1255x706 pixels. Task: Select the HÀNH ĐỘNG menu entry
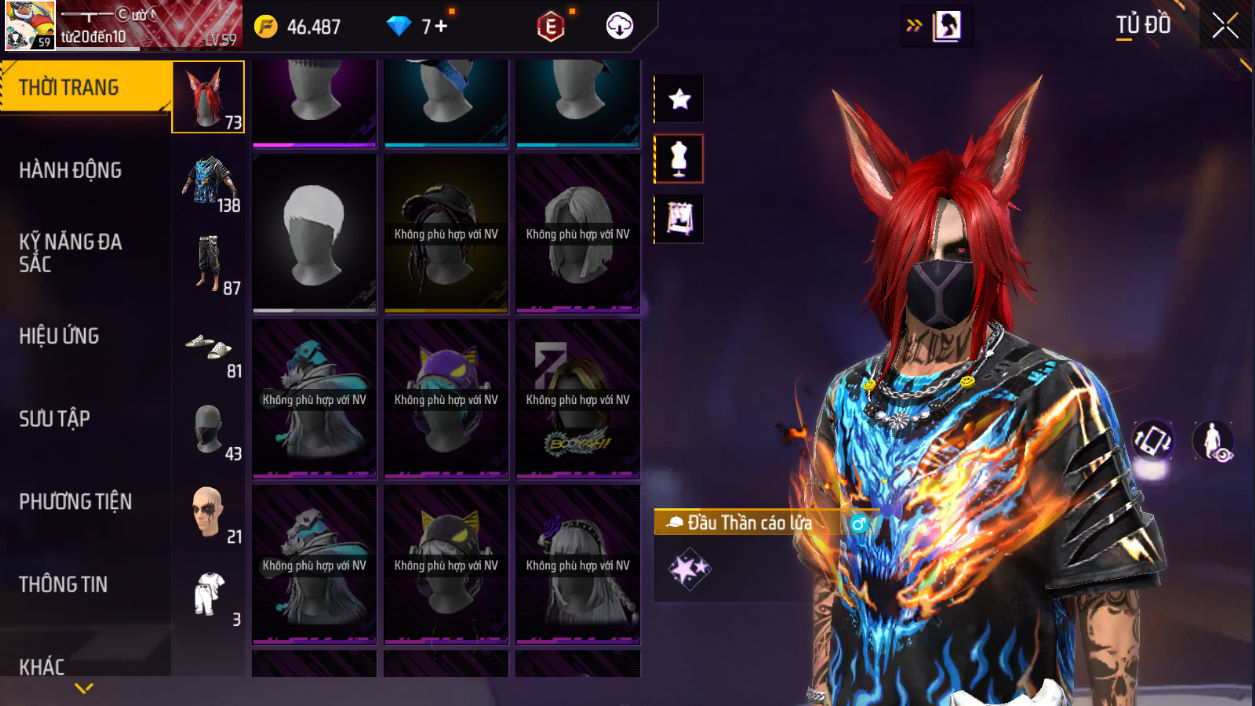70,171
